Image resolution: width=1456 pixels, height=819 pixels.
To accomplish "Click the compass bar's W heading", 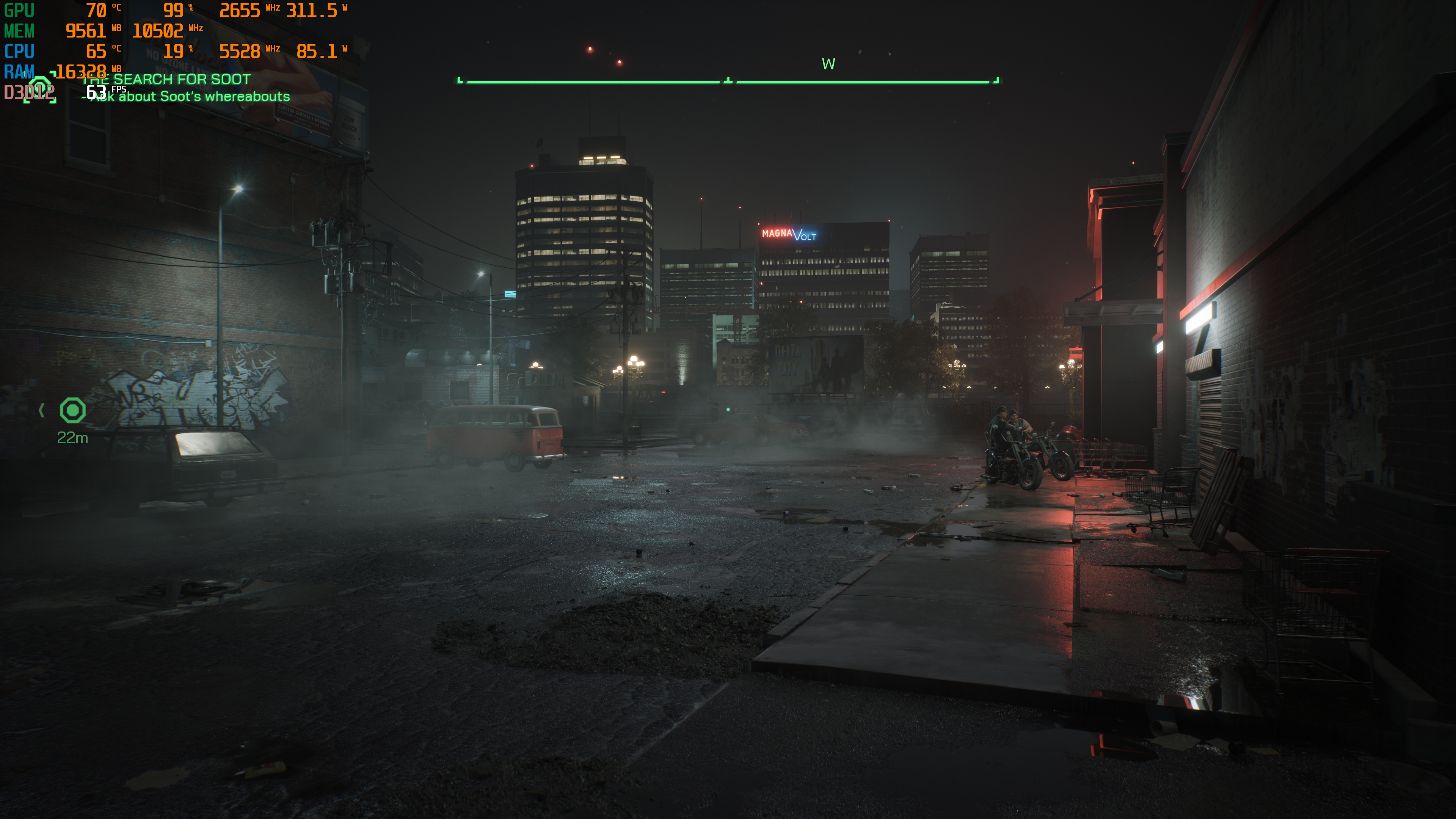I will (828, 64).
